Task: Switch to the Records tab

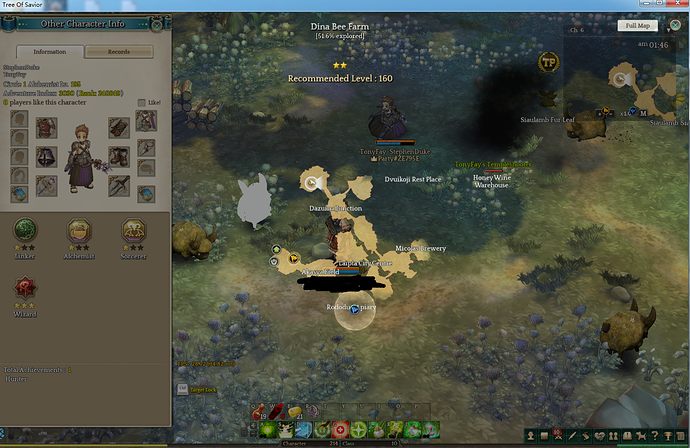Action: [119, 52]
